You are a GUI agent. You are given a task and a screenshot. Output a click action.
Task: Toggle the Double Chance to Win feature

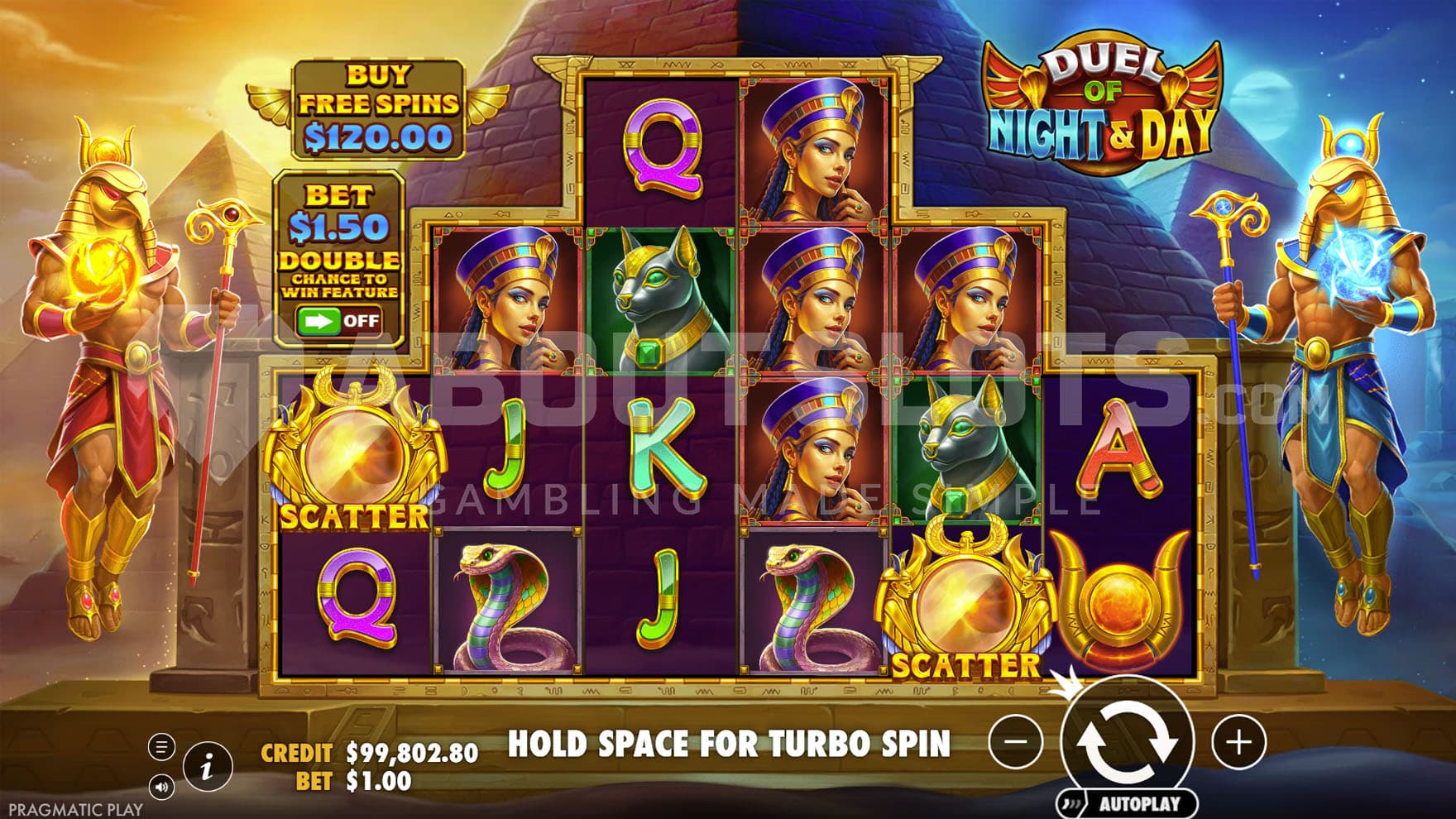(x=339, y=321)
